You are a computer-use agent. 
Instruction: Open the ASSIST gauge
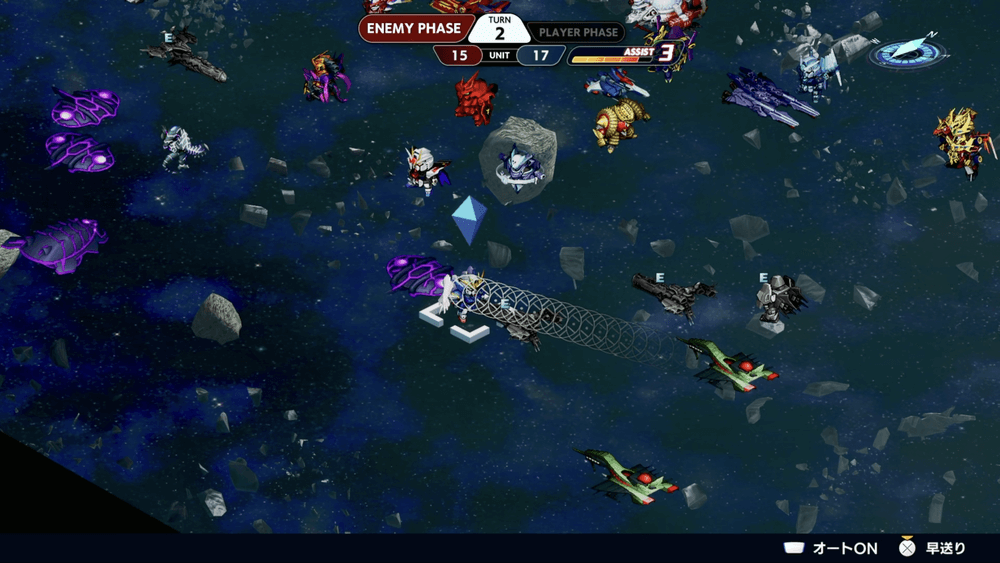pos(622,55)
